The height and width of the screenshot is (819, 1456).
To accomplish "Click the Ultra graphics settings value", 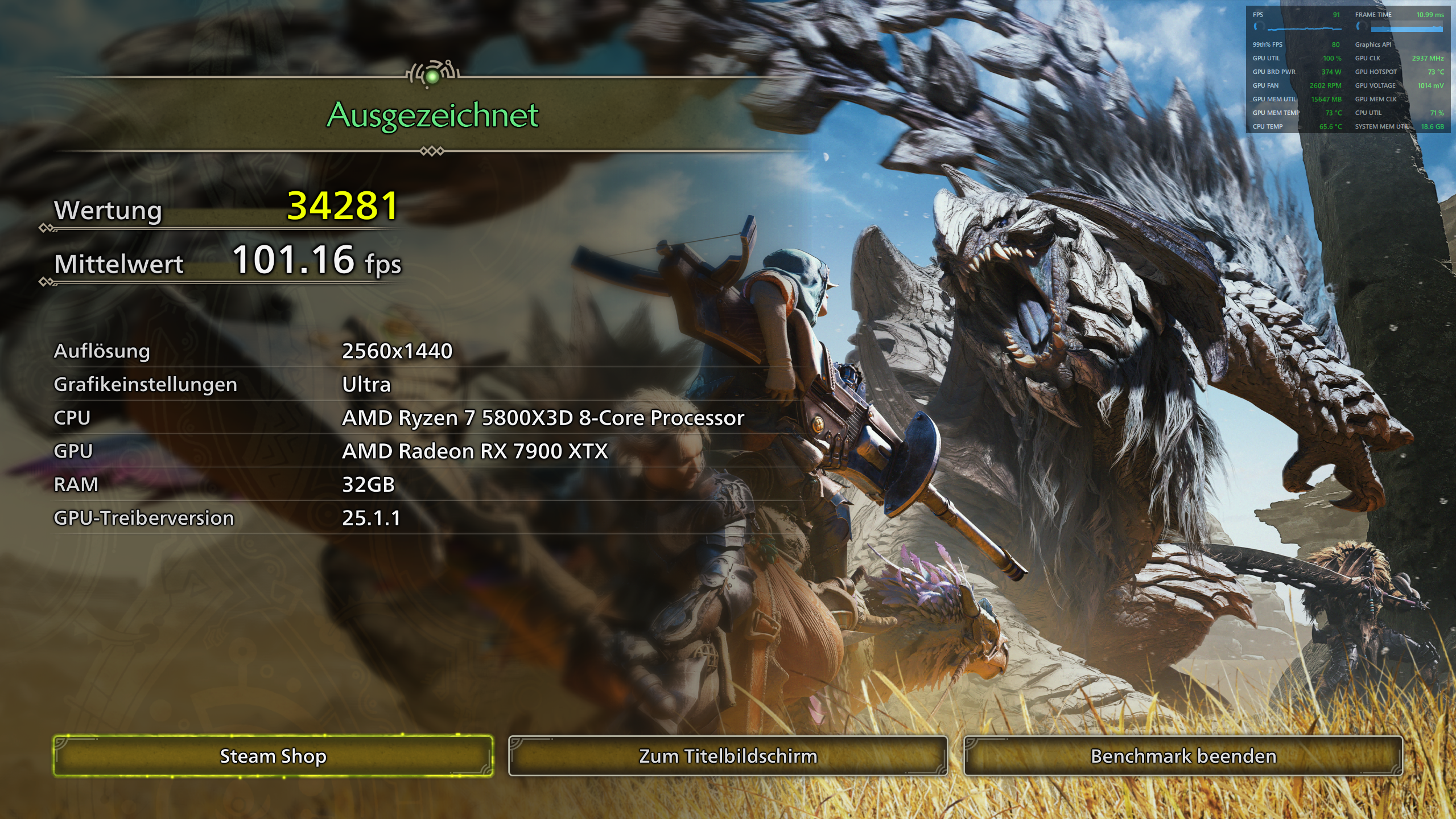I will (x=366, y=385).
